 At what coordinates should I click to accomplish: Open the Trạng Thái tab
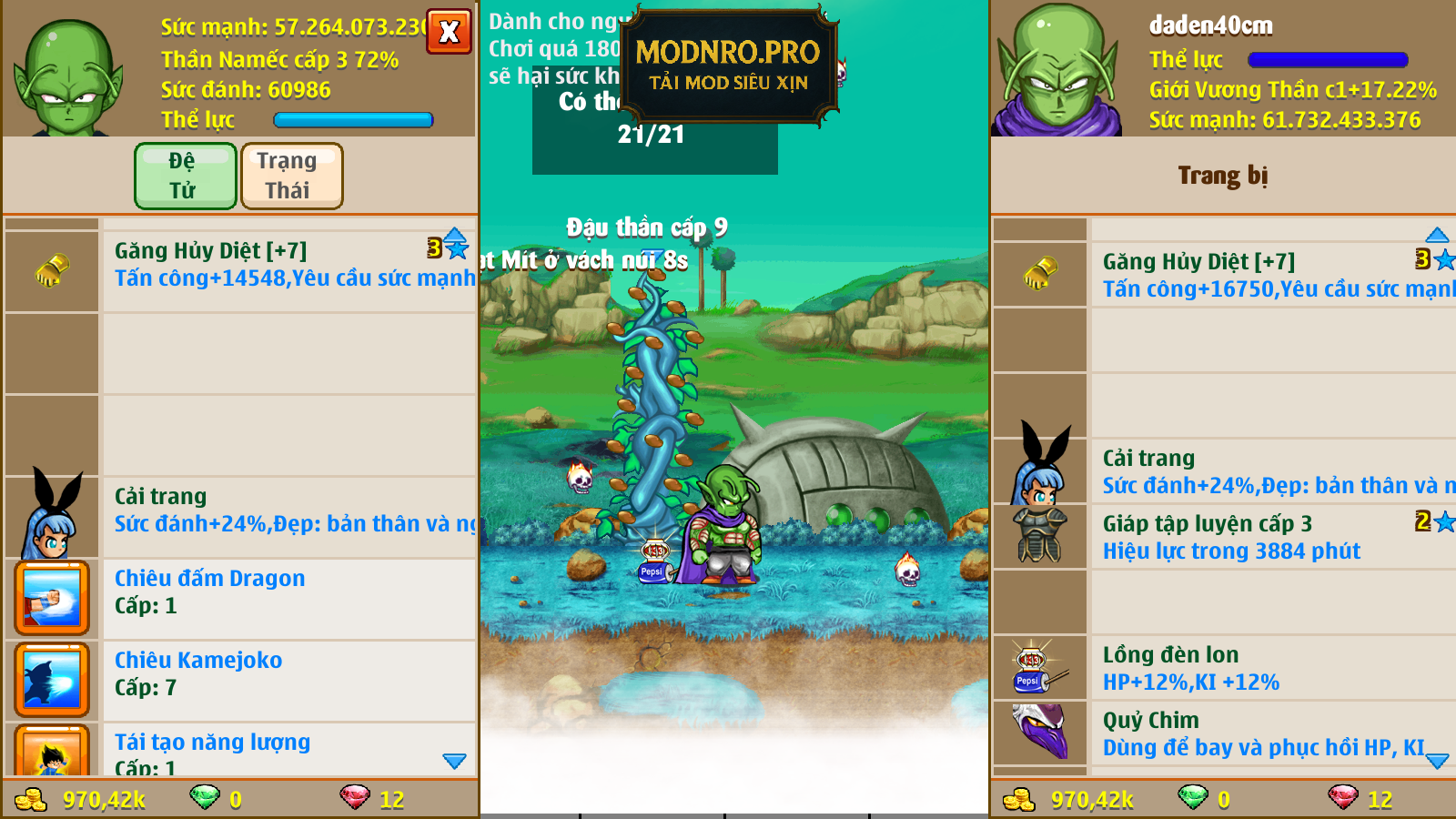pos(291,176)
